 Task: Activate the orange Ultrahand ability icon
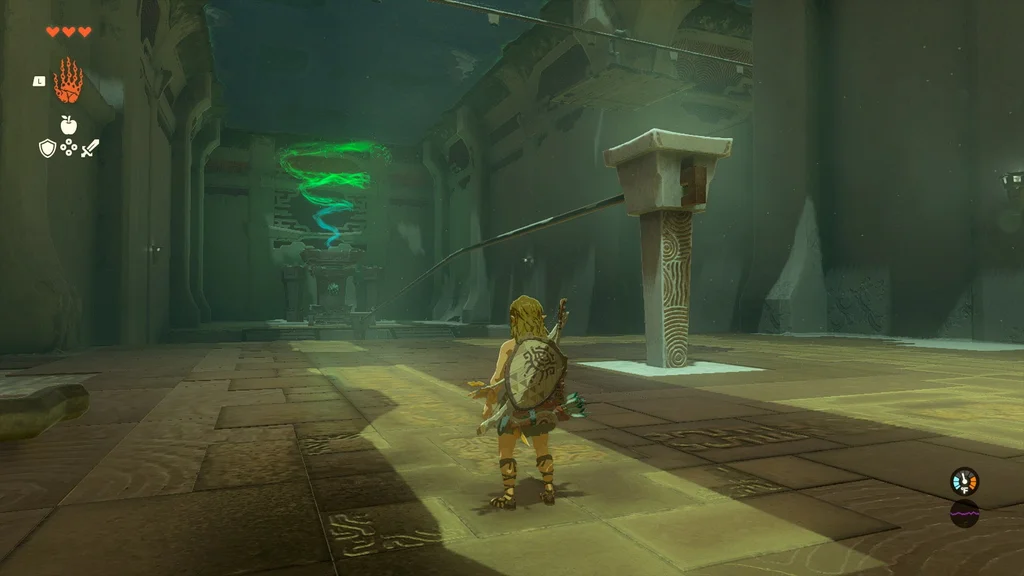point(68,81)
